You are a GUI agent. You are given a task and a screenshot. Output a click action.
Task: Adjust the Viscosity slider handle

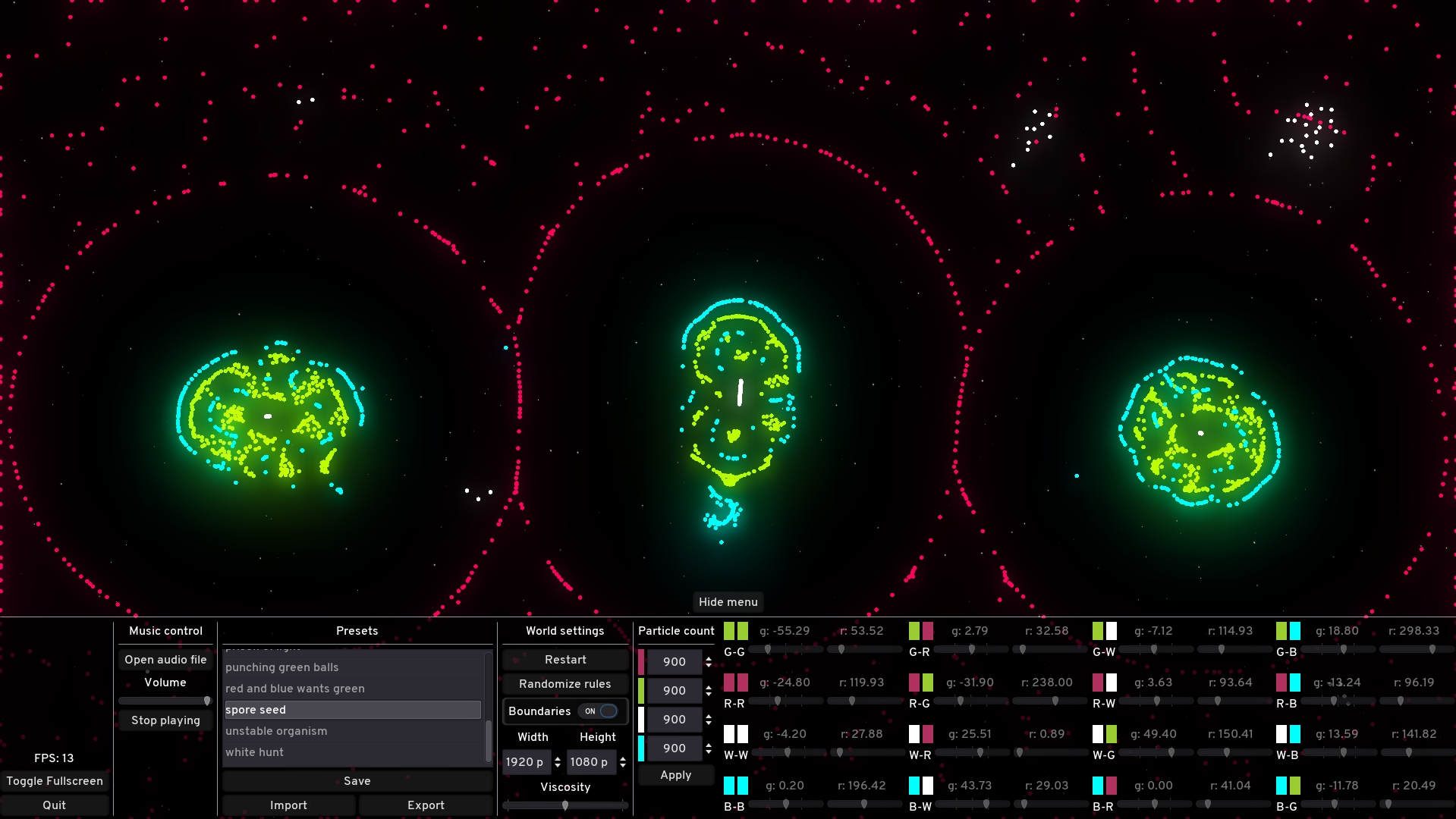(x=565, y=805)
